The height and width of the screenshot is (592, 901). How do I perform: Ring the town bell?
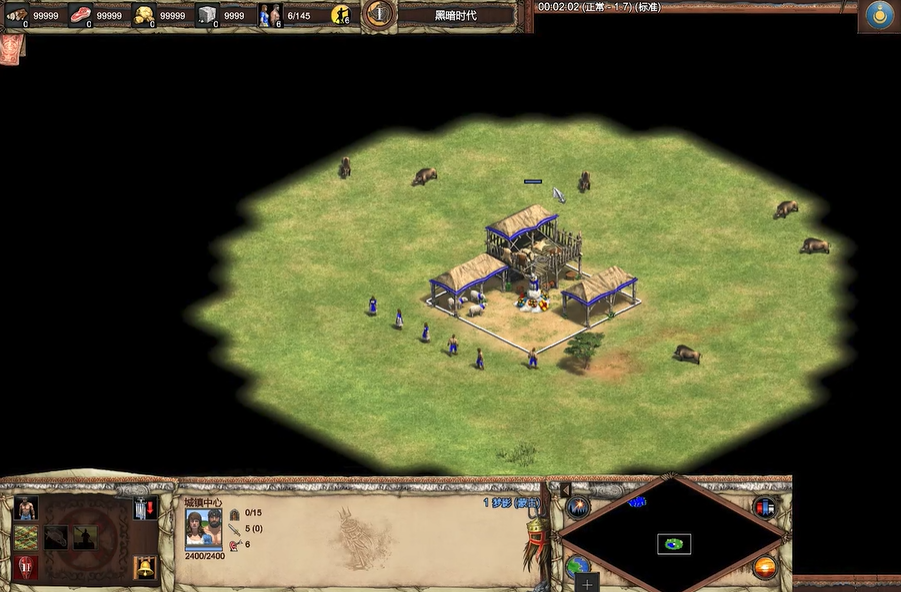tap(145, 568)
